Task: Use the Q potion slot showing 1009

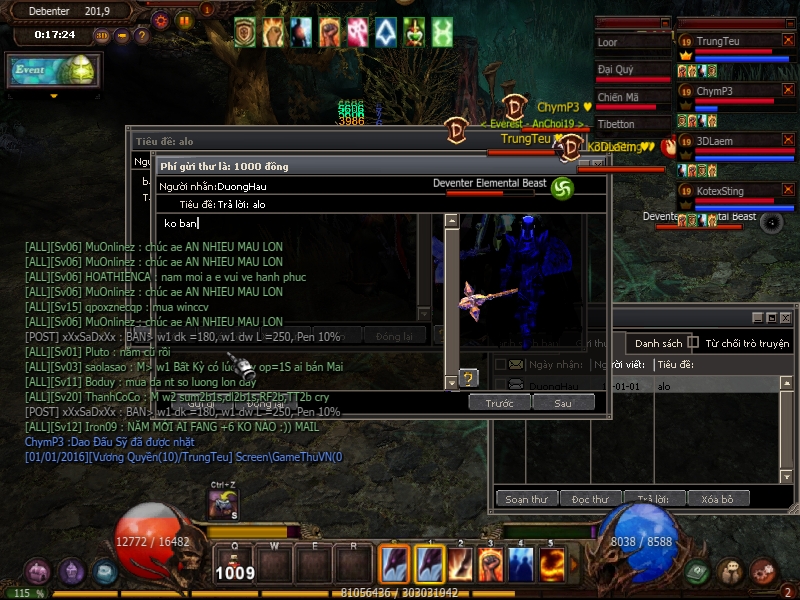Action: coord(235,562)
